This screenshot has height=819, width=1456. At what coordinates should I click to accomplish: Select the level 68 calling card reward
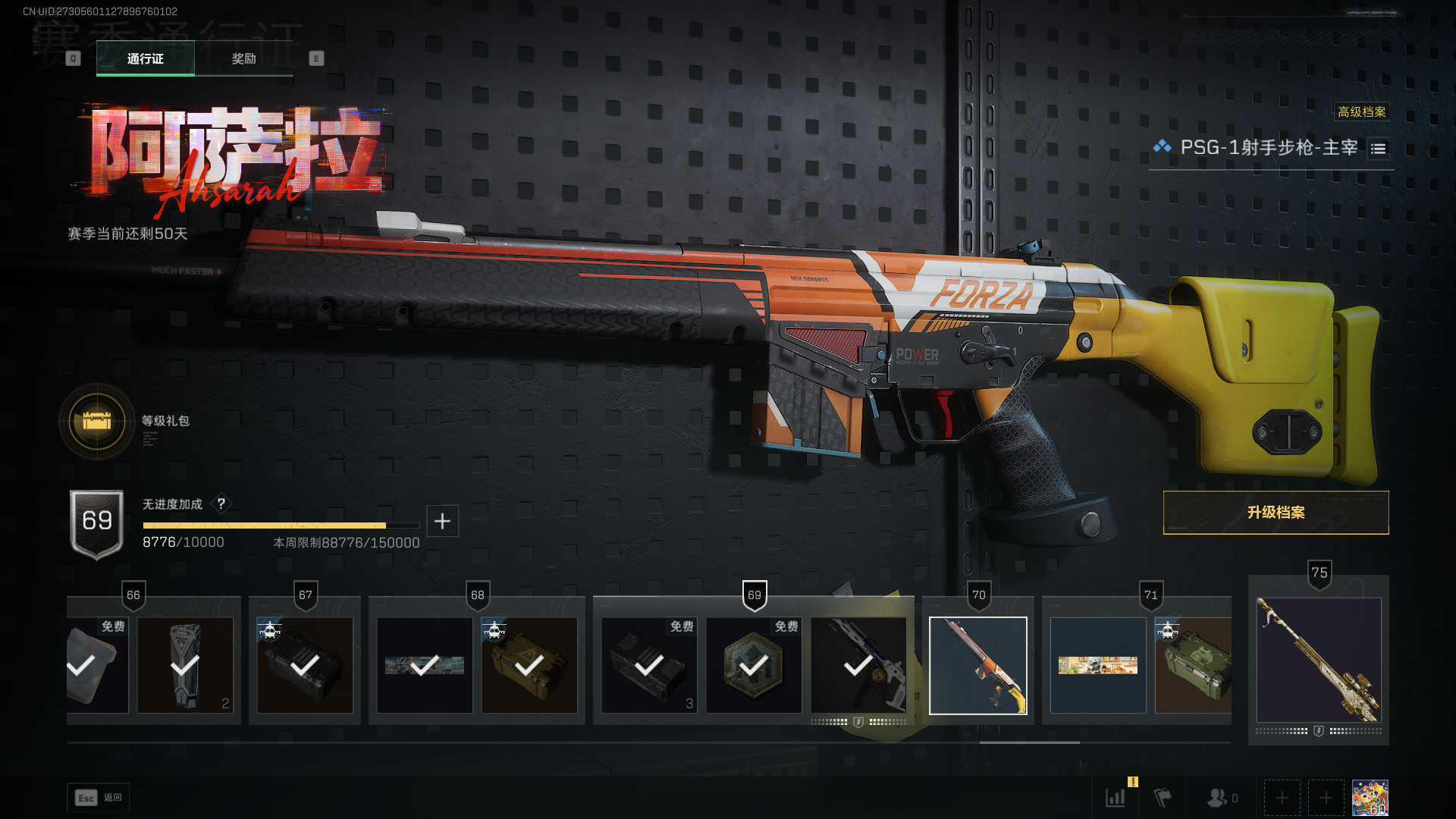425,665
